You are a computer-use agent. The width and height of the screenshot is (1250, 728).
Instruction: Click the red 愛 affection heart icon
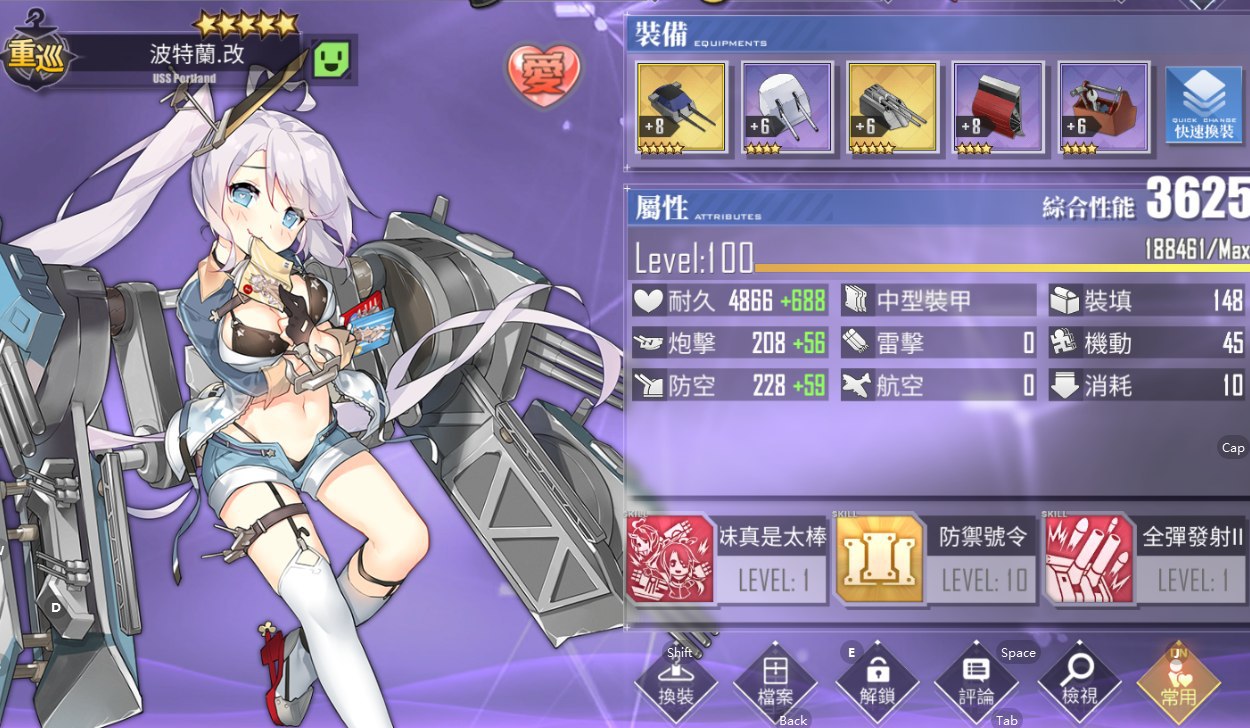click(x=546, y=72)
